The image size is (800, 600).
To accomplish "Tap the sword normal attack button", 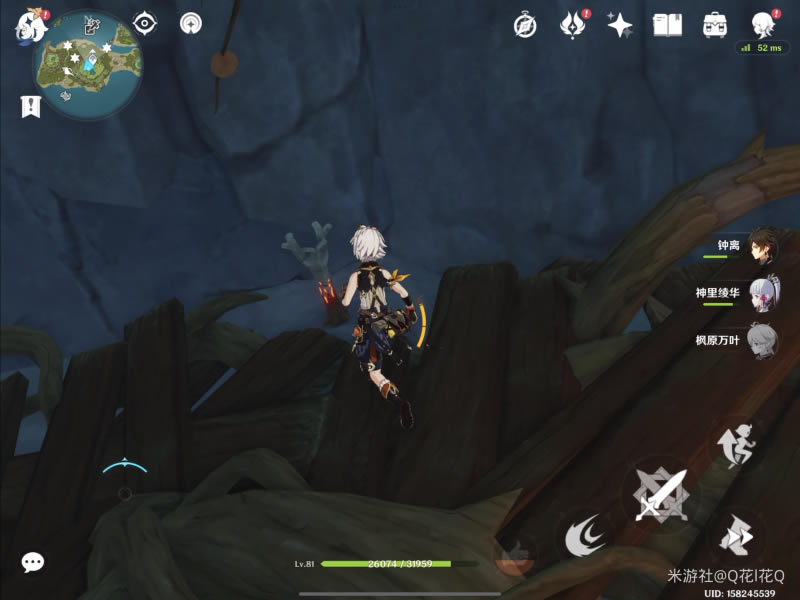I will pyautogui.click(x=658, y=493).
